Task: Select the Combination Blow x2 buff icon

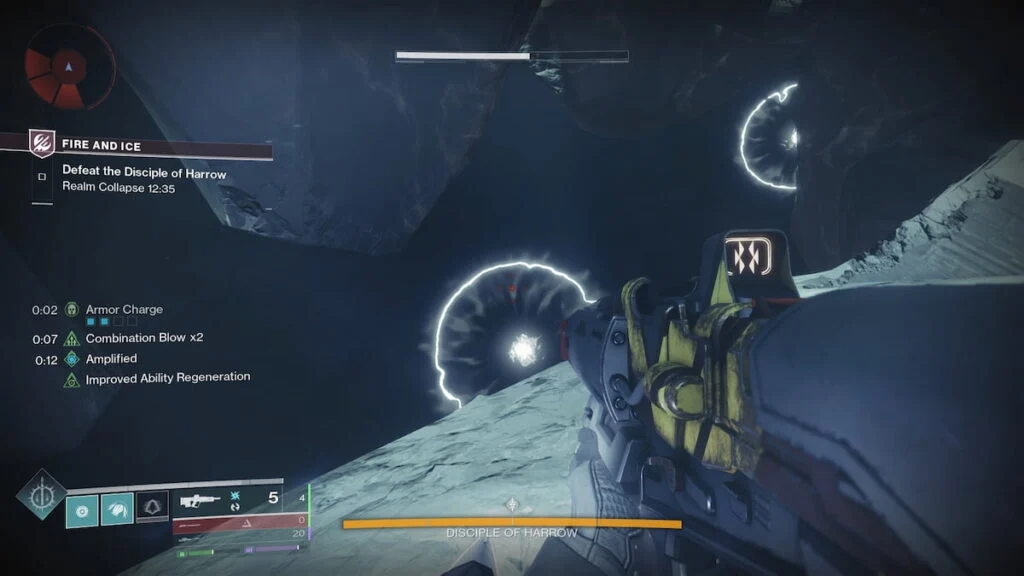Action: pyautogui.click(x=72, y=339)
